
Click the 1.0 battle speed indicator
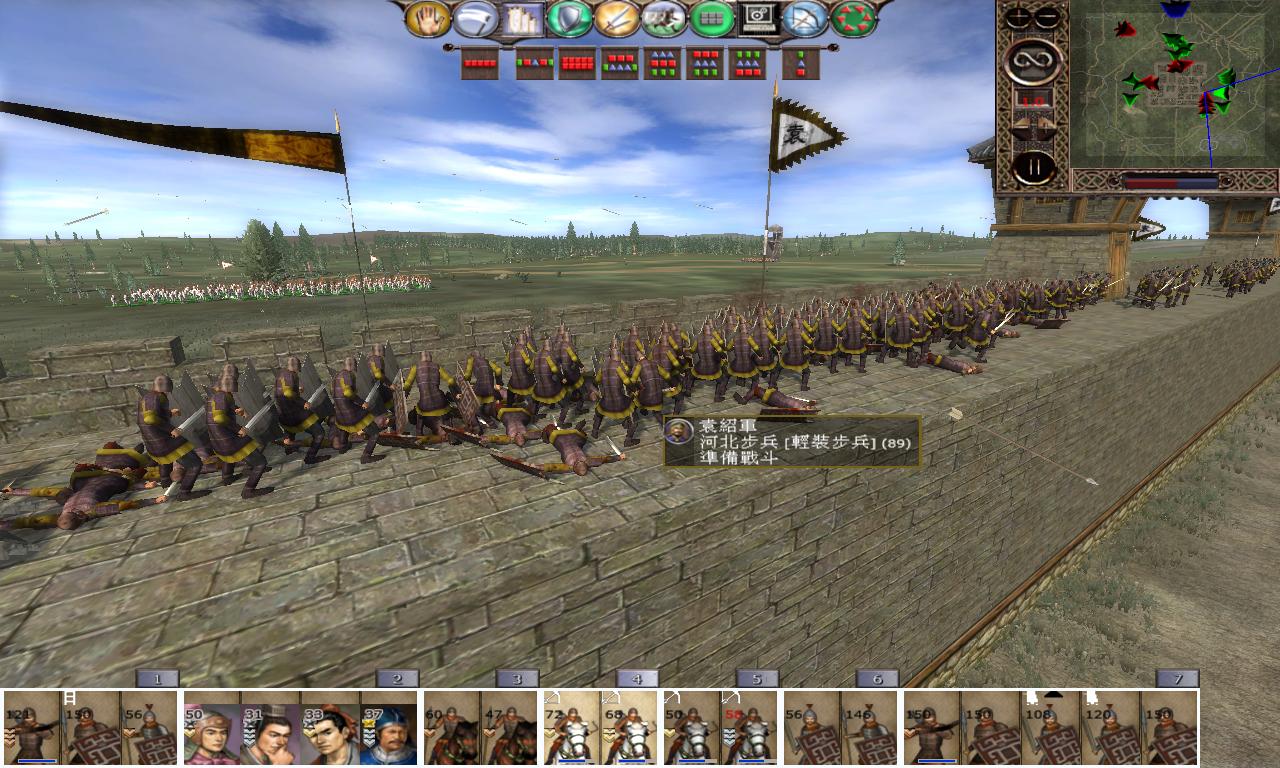coord(1034,100)
